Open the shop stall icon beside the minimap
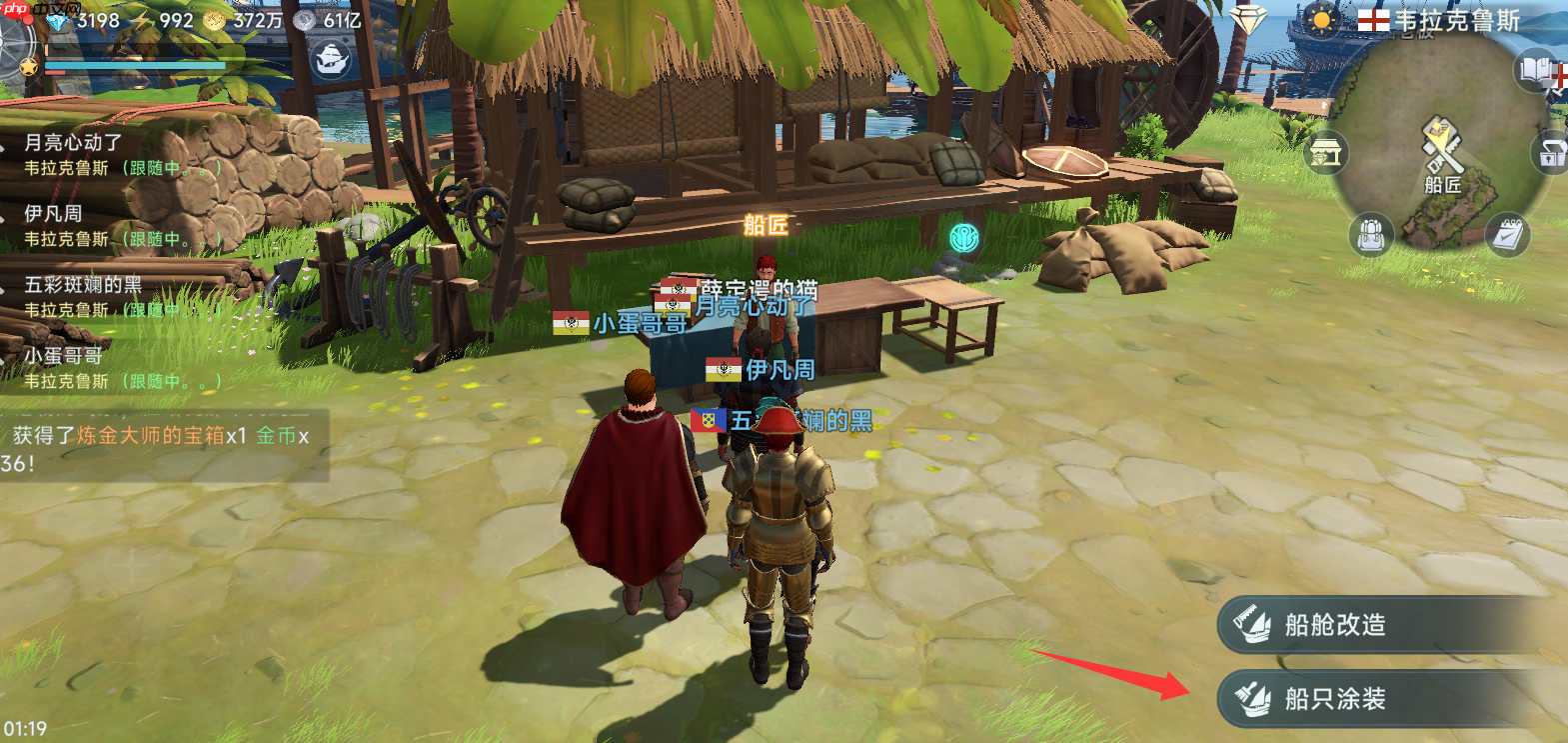1568x743 pixels. point(1327,153)
